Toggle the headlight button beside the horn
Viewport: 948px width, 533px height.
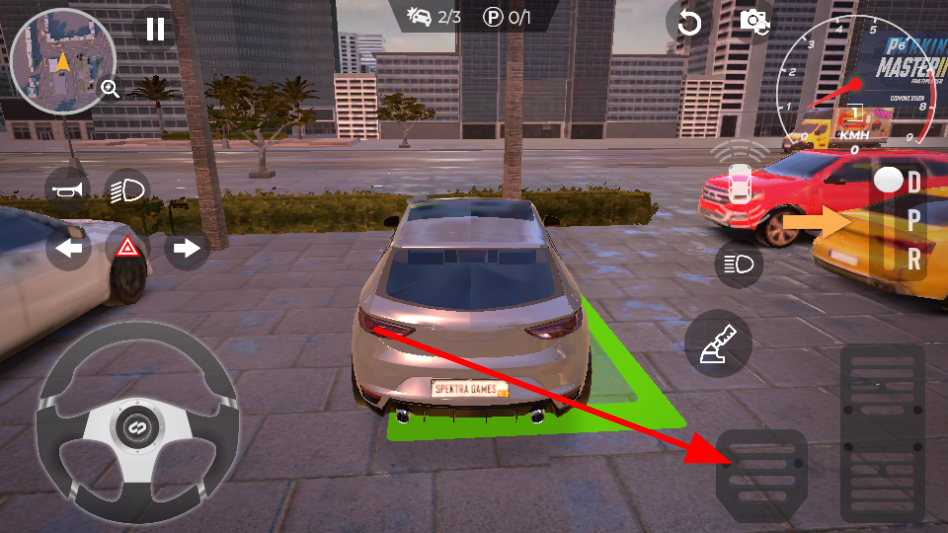(x=127, y=187)
